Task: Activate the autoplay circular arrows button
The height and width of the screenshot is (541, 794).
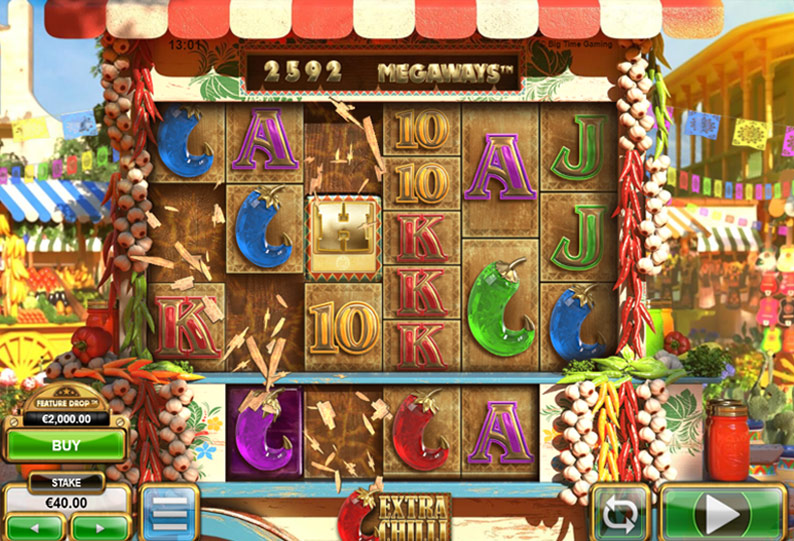Action: click(x=621, y=514)
